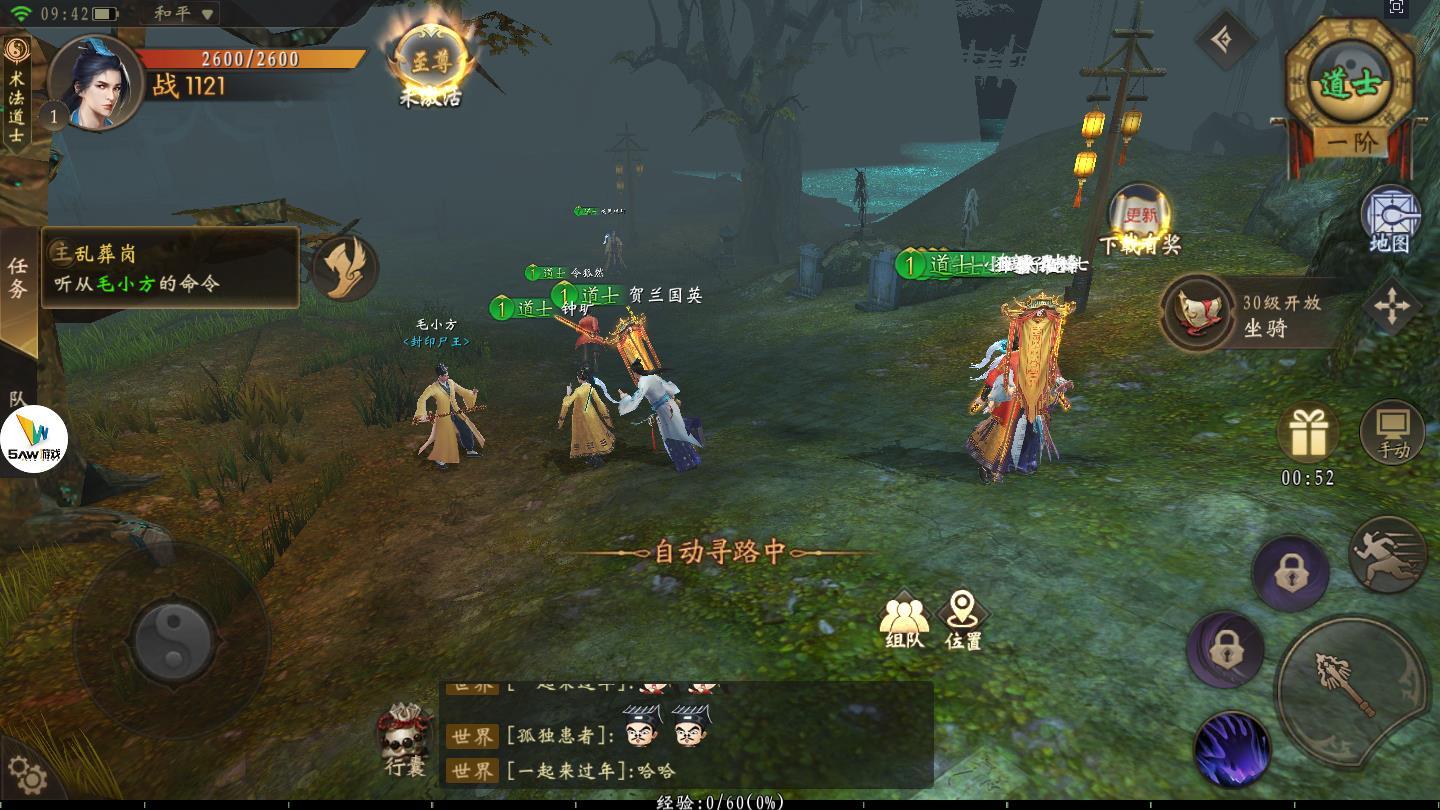1440x810 pixels.
Task: Open the 地图 map icon
Action: tap(1392, 208)
